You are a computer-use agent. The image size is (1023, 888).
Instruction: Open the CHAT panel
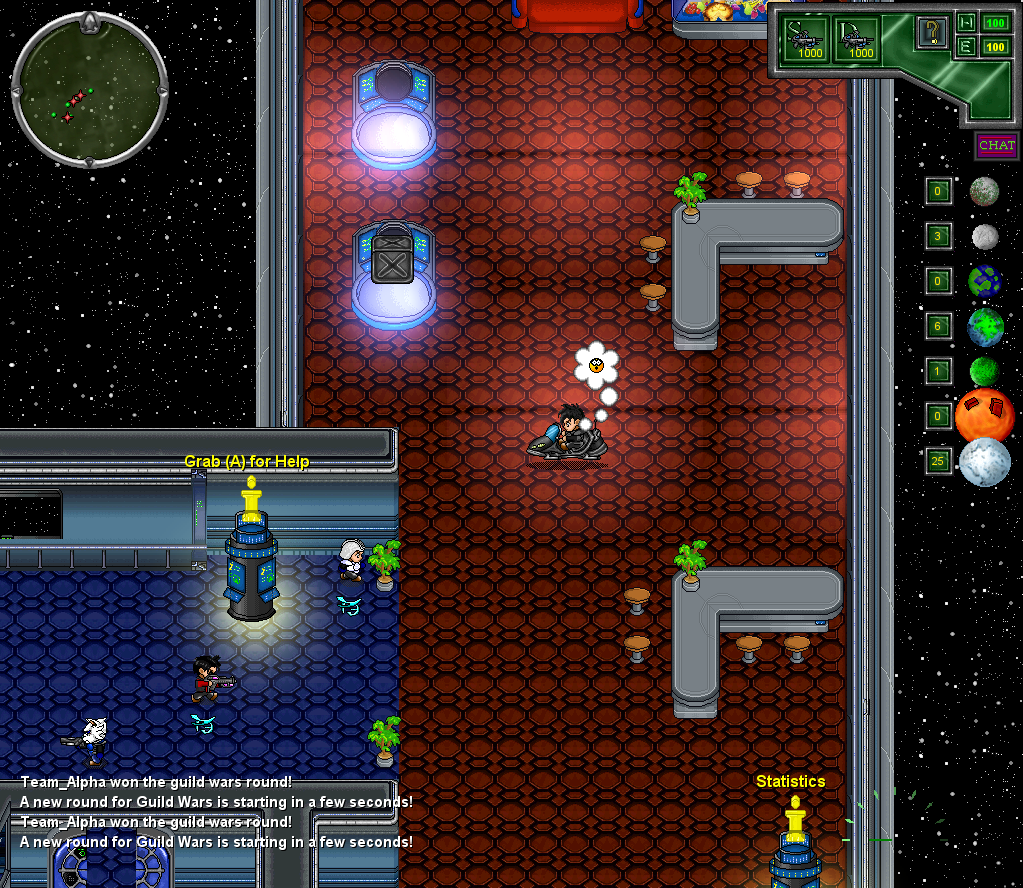[x=996, y=146]
